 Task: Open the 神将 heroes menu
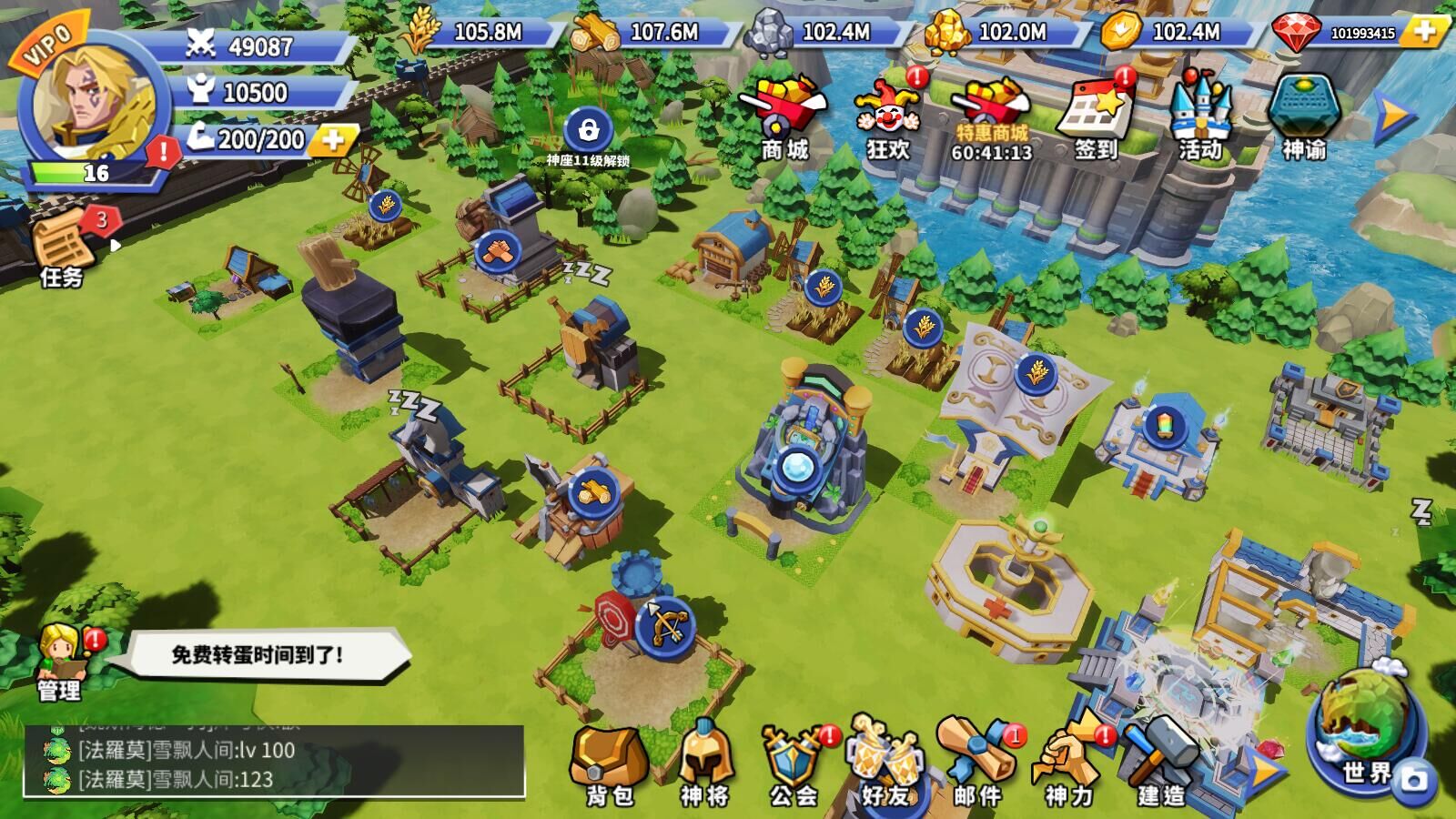tap(704, 764)
